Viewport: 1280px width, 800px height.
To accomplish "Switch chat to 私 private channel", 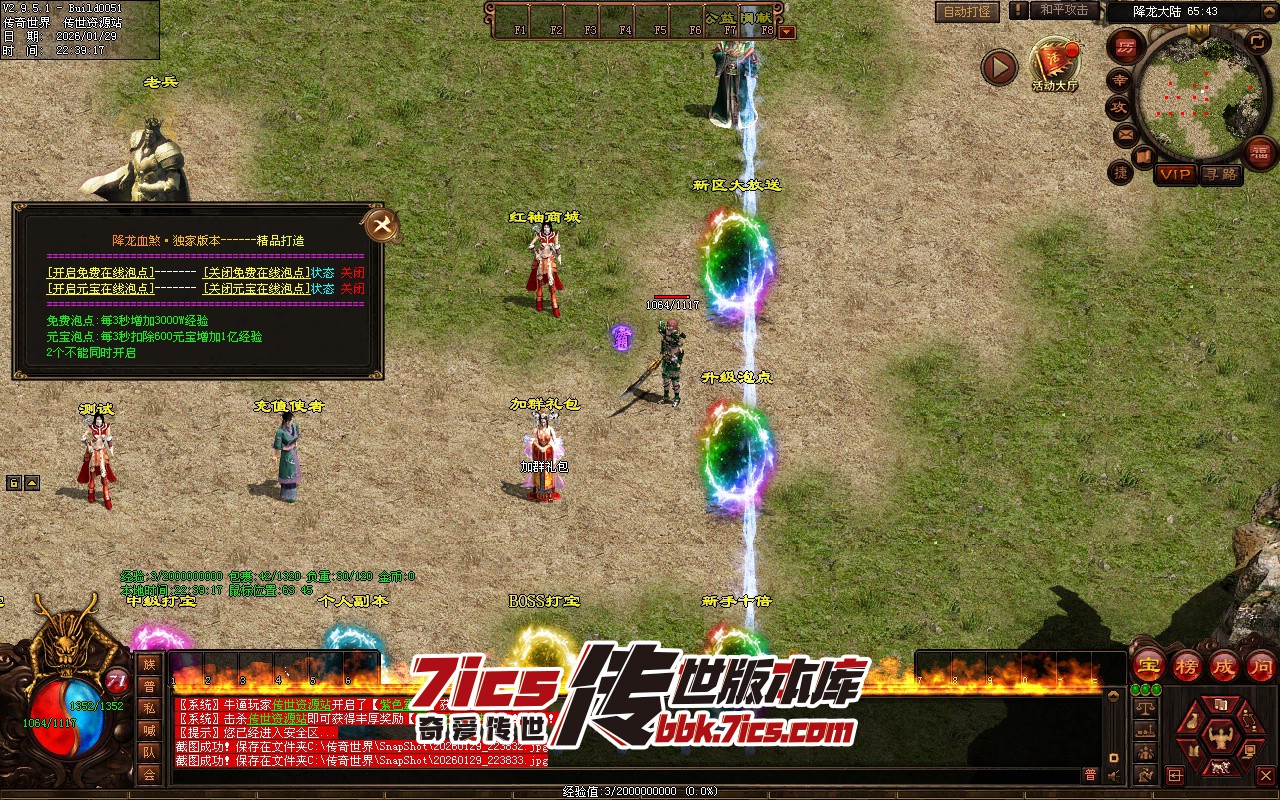I will 149,708.
